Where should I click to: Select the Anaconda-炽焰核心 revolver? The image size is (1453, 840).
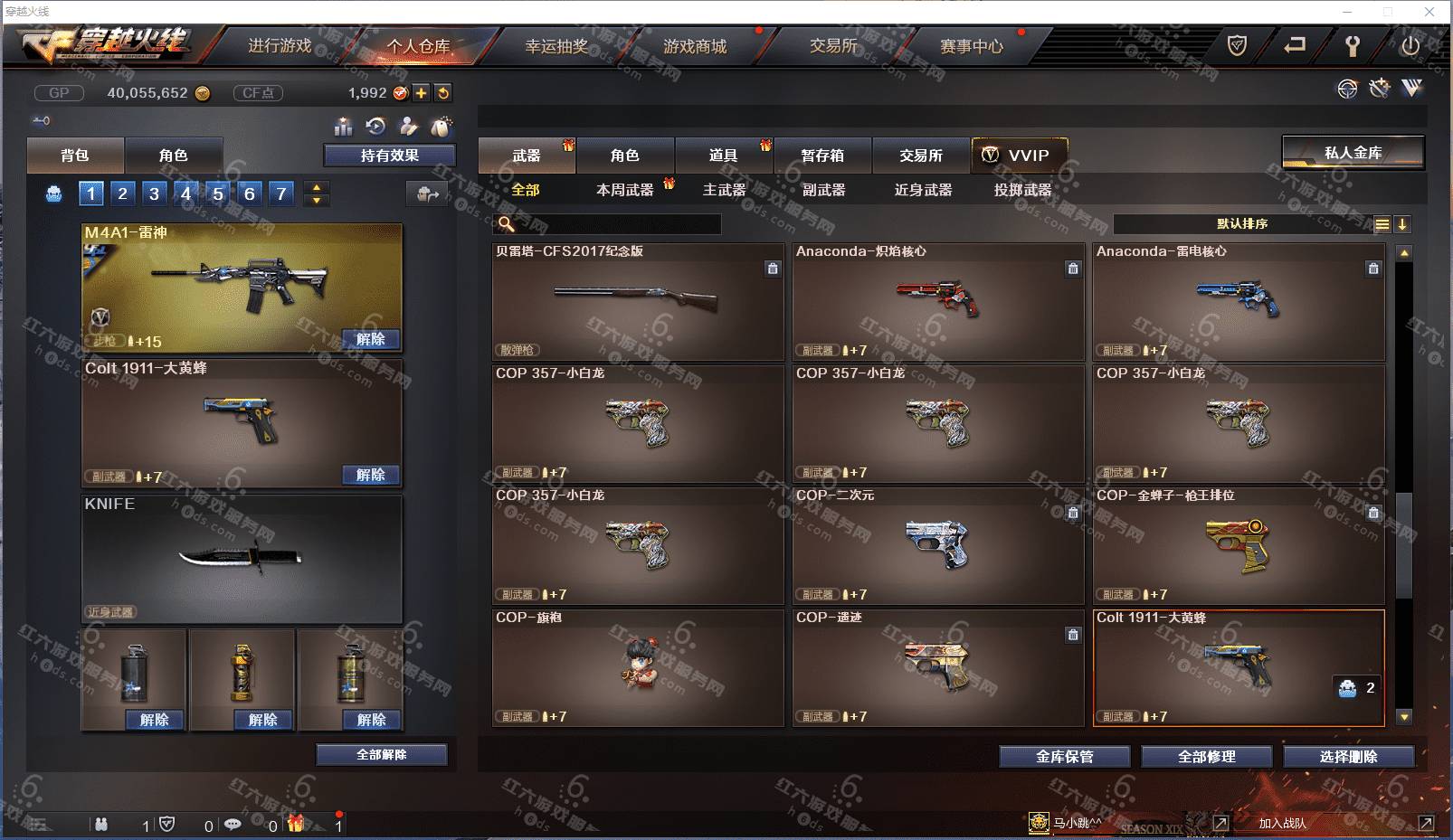click(x=937, y=301)
